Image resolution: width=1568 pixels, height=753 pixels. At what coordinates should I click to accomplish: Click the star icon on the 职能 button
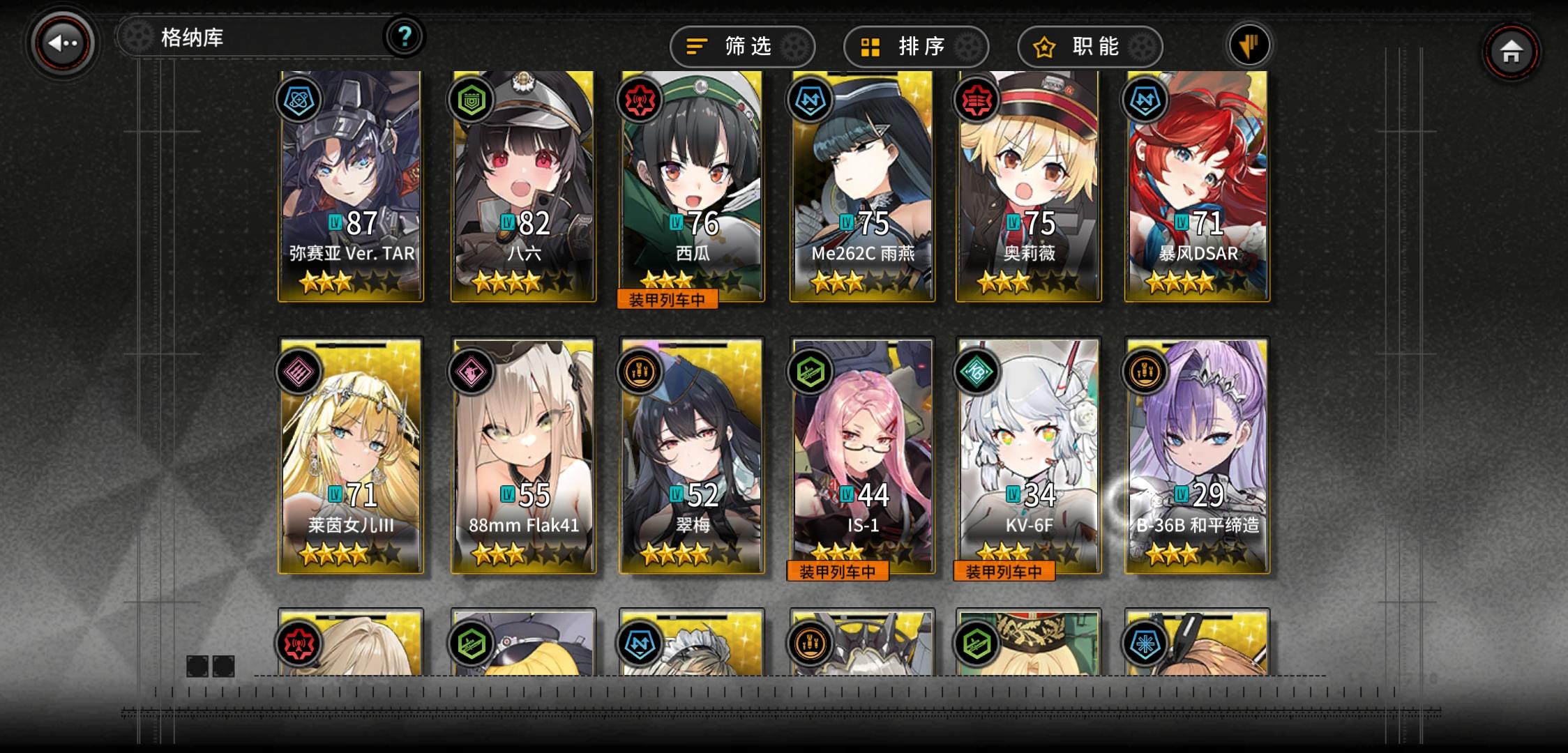[1043, 46]
